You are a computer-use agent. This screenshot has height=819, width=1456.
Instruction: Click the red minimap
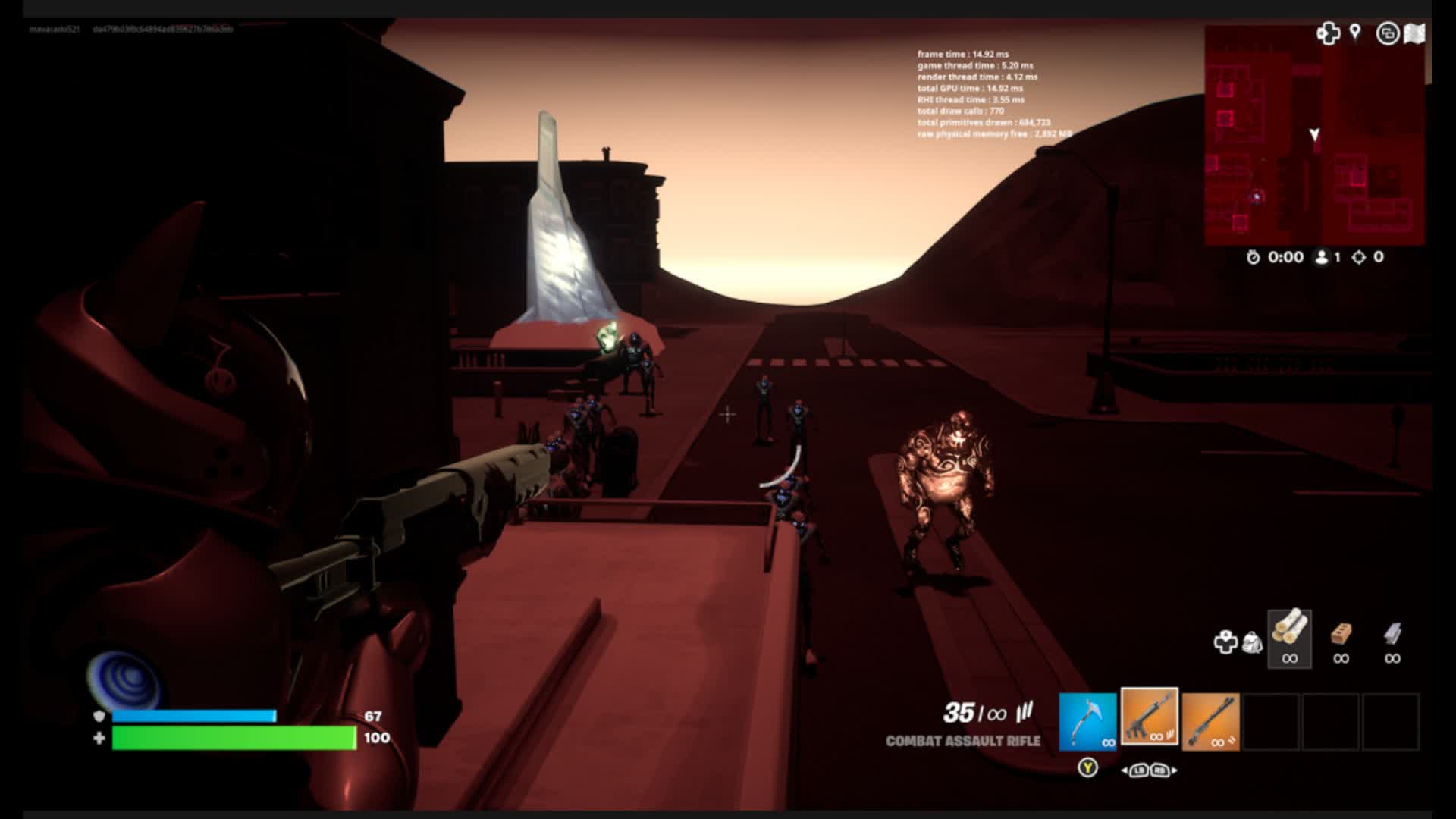pyautogui.click(x=1314, y=135)
